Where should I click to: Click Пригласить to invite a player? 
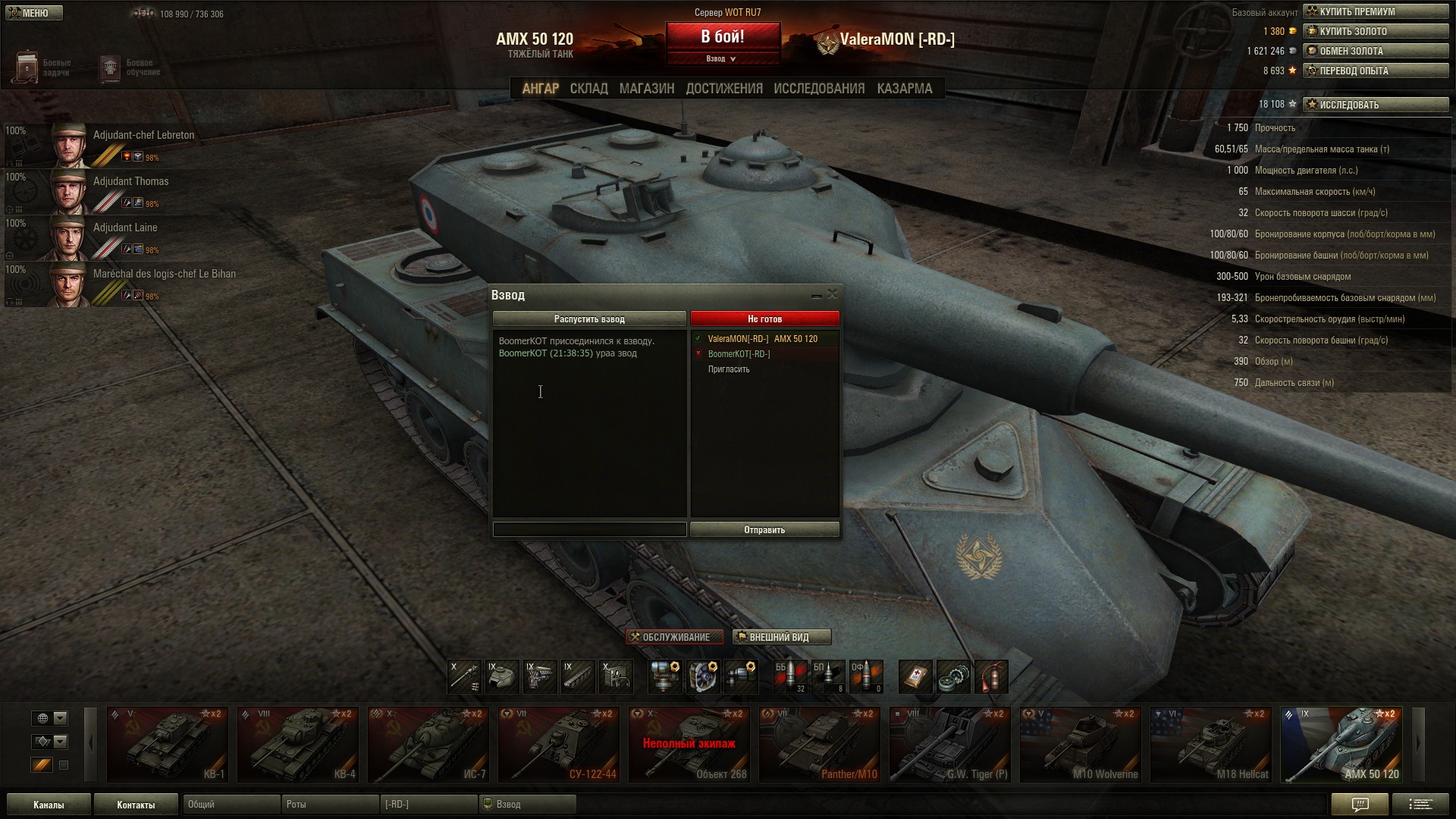pyautogui.click(x=729, y=369)
